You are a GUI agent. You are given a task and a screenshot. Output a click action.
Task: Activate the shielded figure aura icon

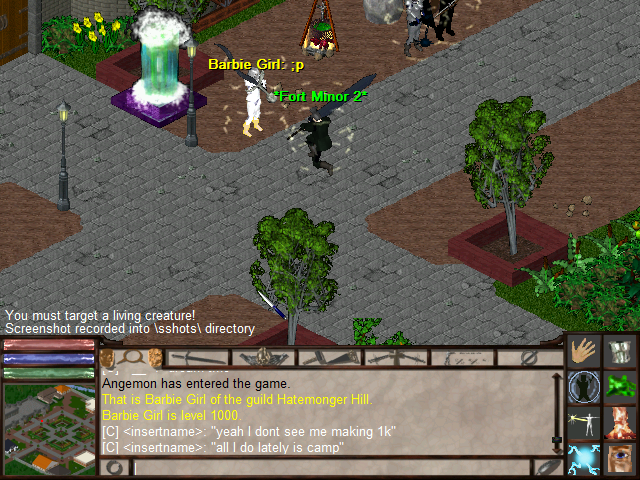[x=584, y=387]
